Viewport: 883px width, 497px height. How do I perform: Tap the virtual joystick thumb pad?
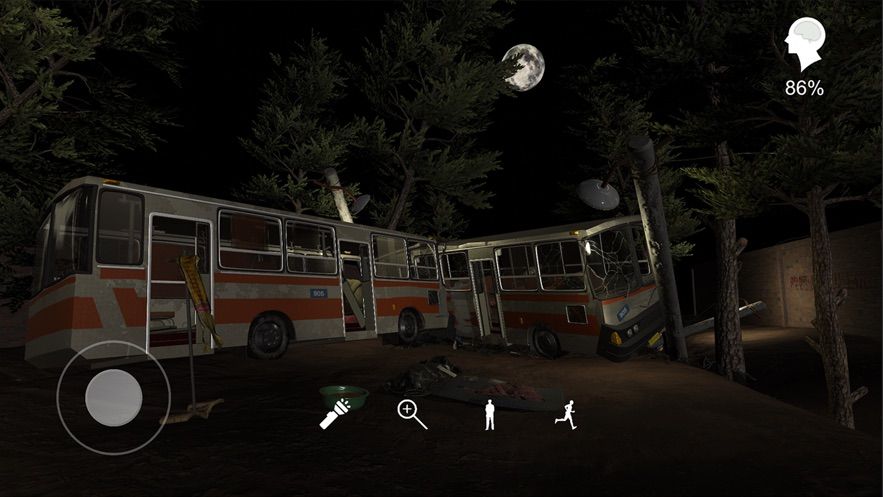pos(113,397)
